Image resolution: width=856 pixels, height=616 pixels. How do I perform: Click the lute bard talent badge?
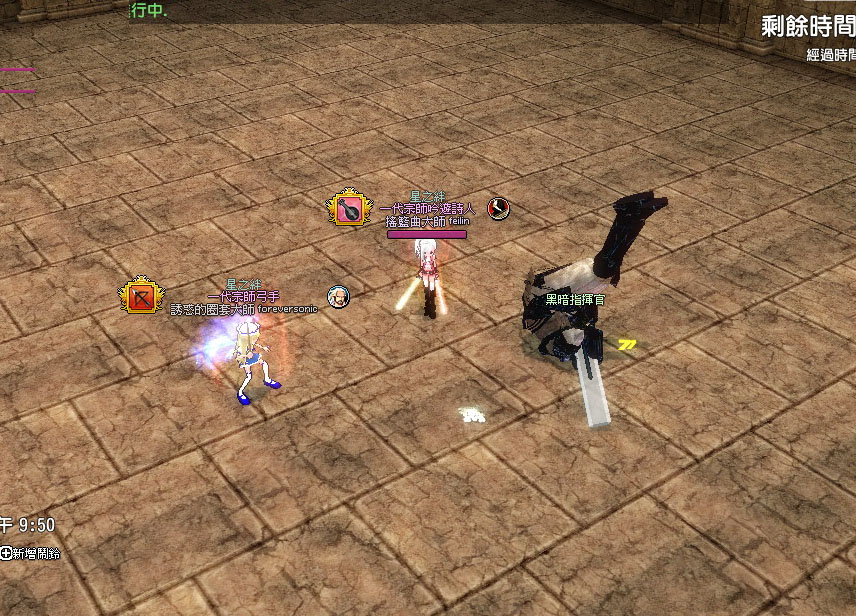click(x=348, y=209)
